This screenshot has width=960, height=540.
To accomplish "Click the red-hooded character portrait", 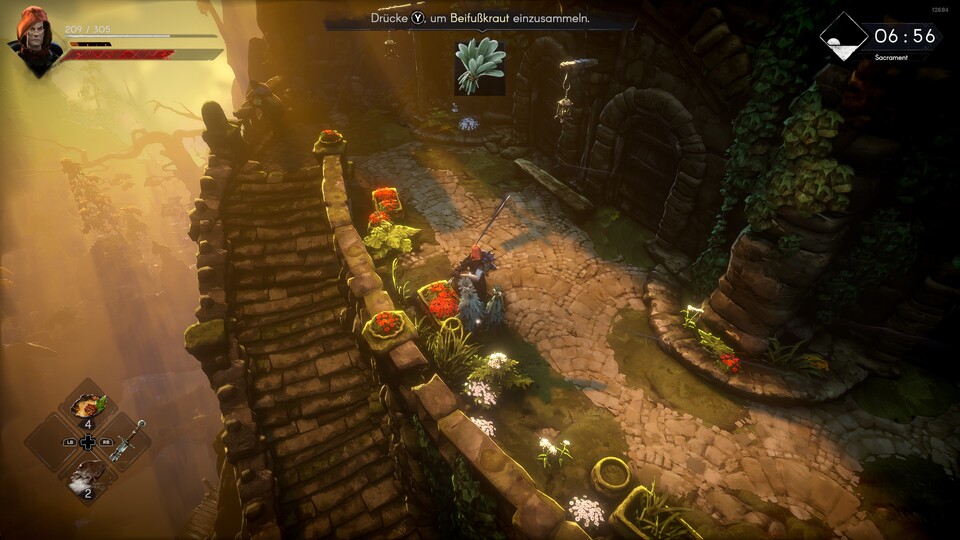I will click(33, 39).
